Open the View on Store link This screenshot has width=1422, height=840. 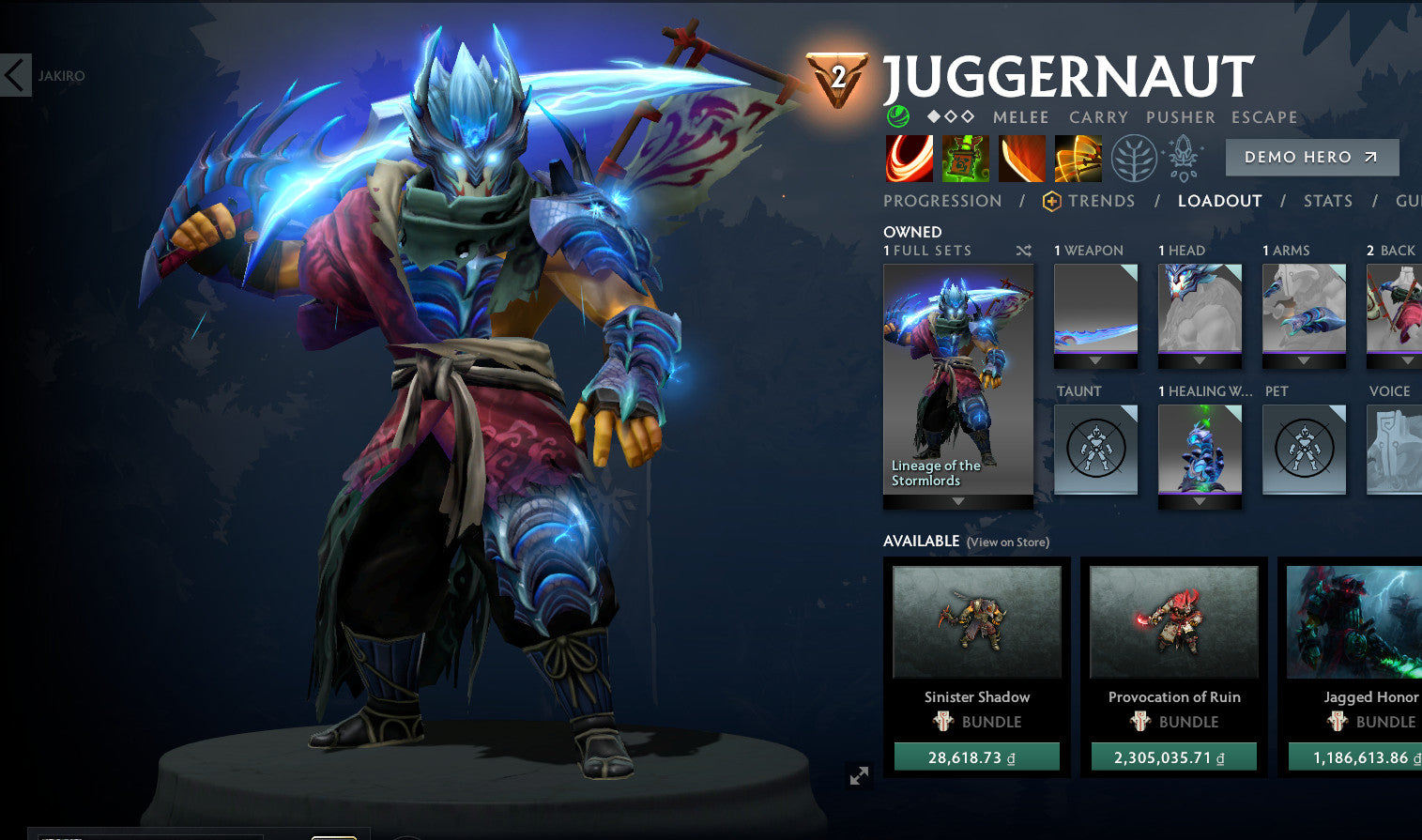(x=1007, y=542)
